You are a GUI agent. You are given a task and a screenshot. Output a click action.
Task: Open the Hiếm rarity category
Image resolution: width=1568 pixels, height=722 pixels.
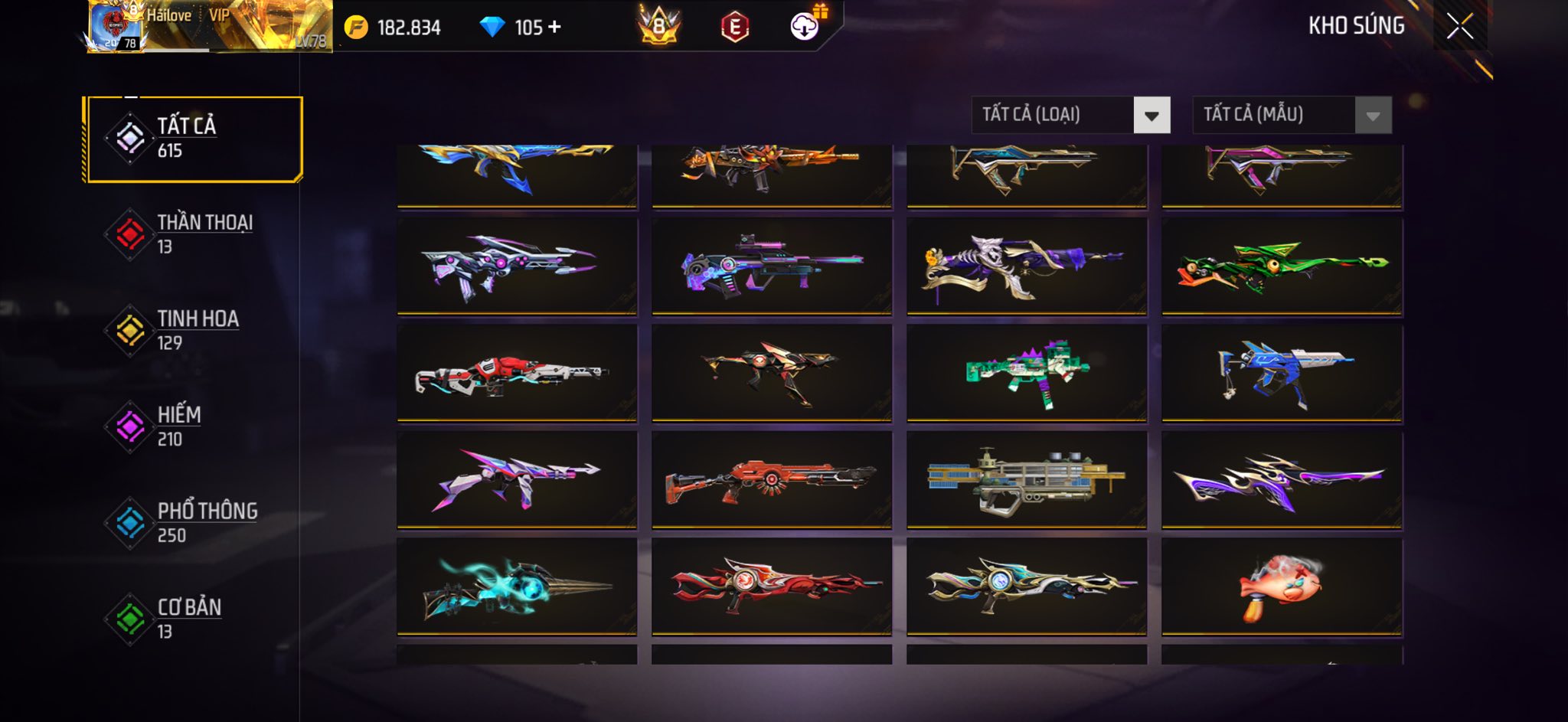pos(194,426)
